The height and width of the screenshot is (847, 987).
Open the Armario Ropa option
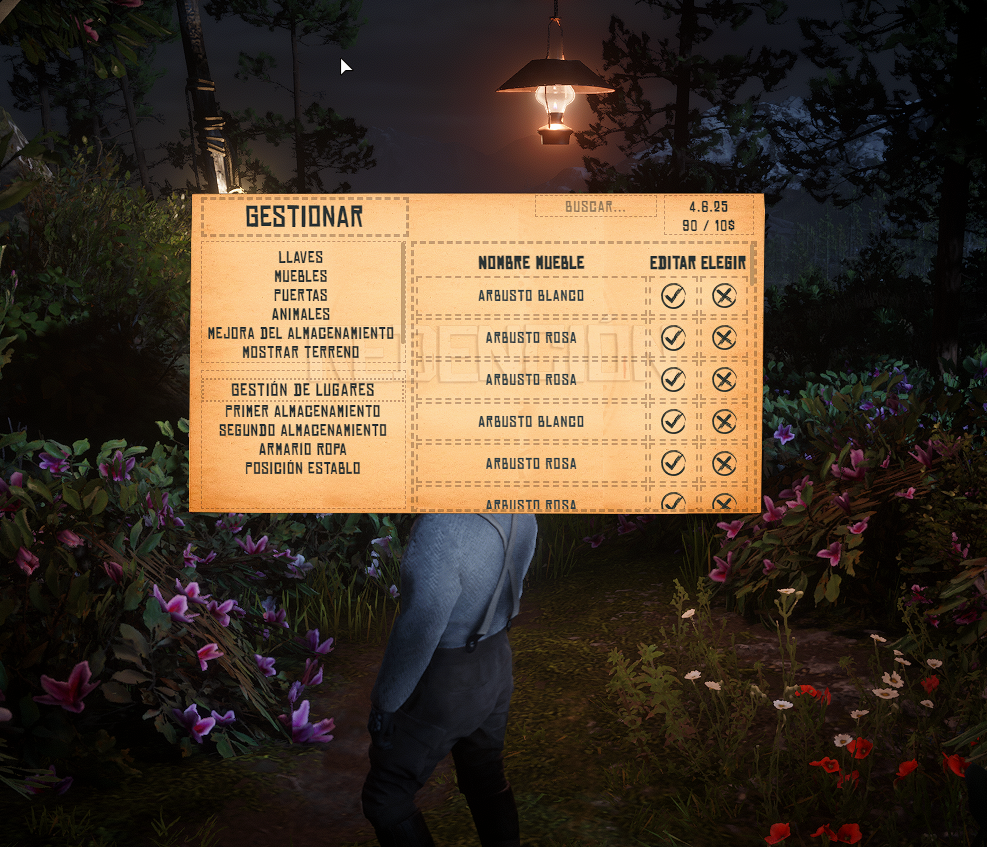(x=302, y=449)
